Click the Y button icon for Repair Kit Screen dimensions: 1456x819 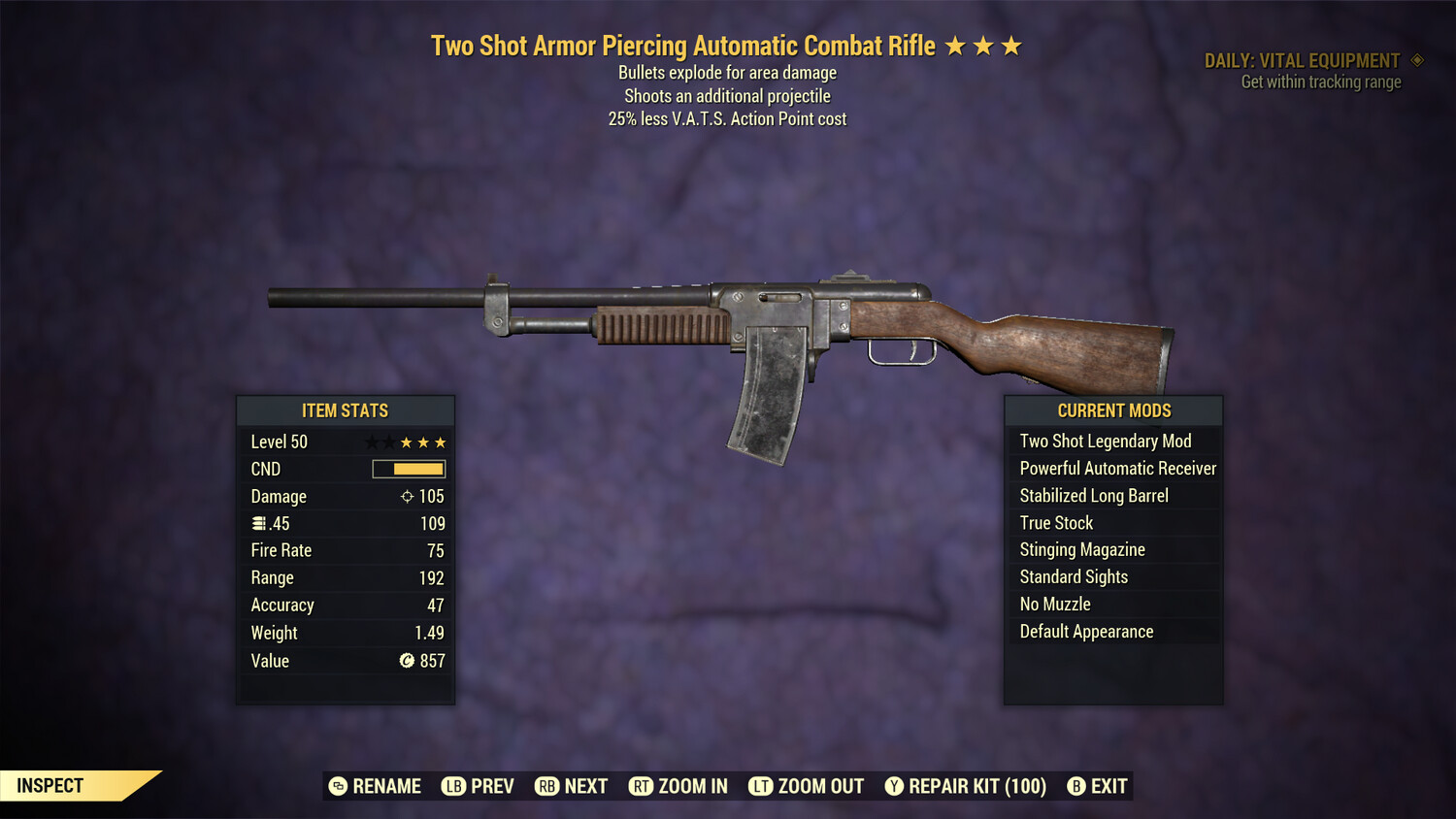(894, 786)
